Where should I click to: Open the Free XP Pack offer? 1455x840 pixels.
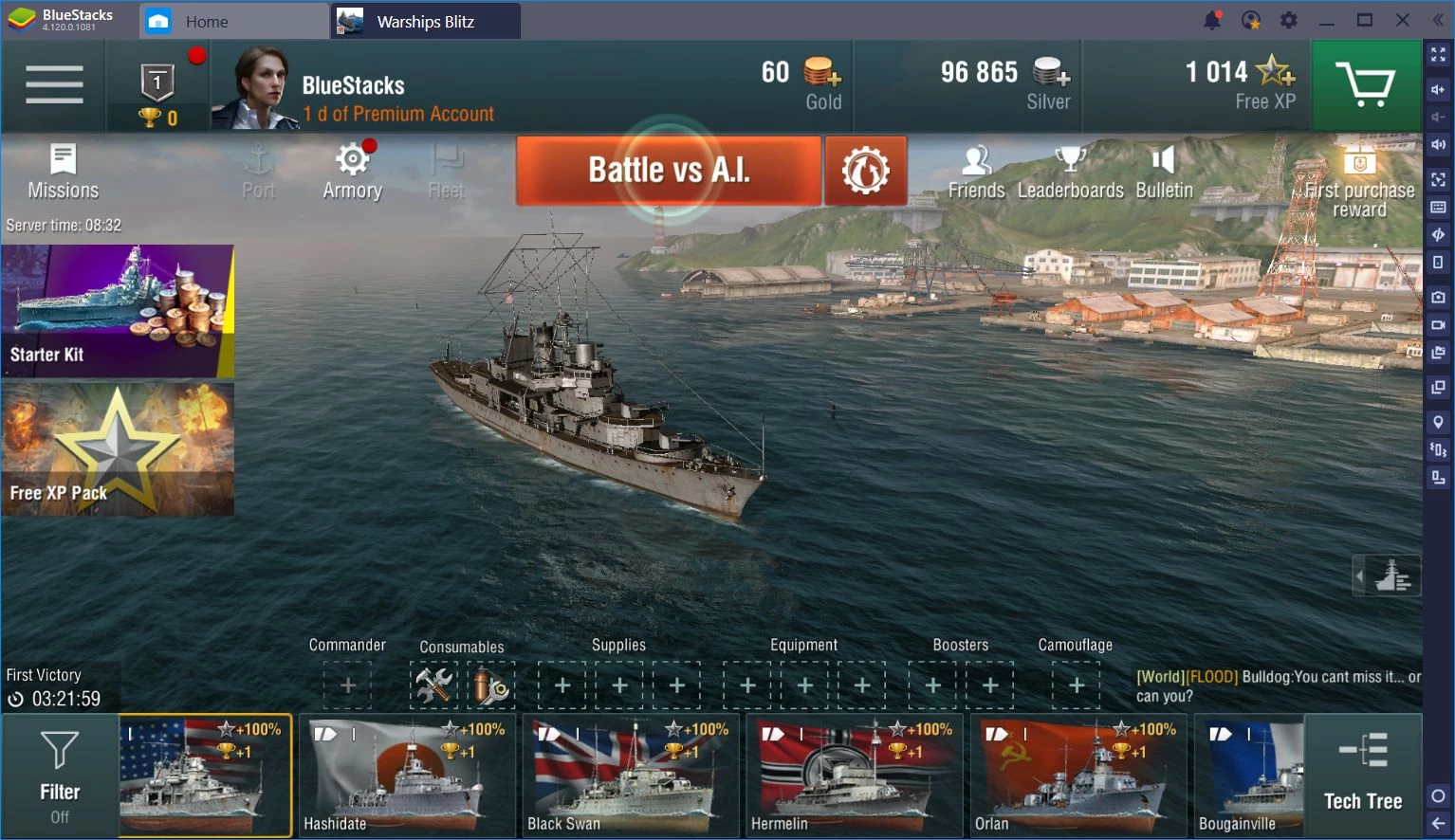click(118, 449)
